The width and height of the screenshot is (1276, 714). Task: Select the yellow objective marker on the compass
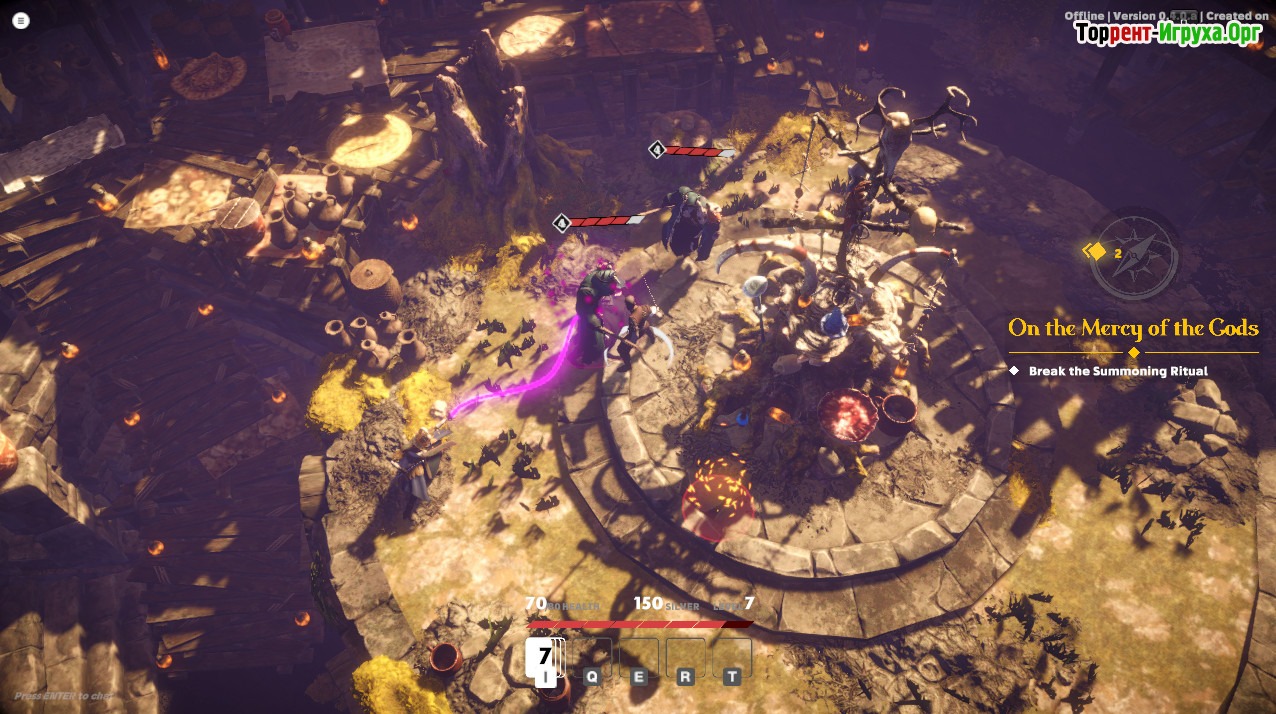click(1097, 252)
